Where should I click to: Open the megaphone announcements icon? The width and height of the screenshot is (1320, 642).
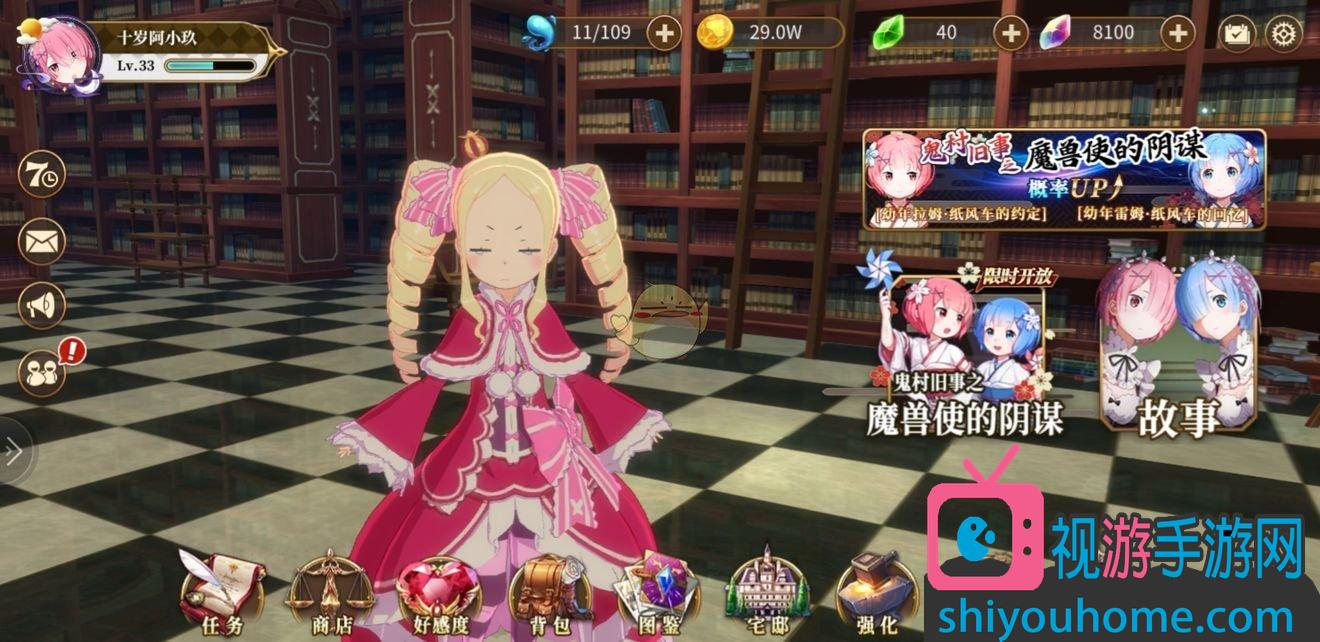tap(42, 307)
